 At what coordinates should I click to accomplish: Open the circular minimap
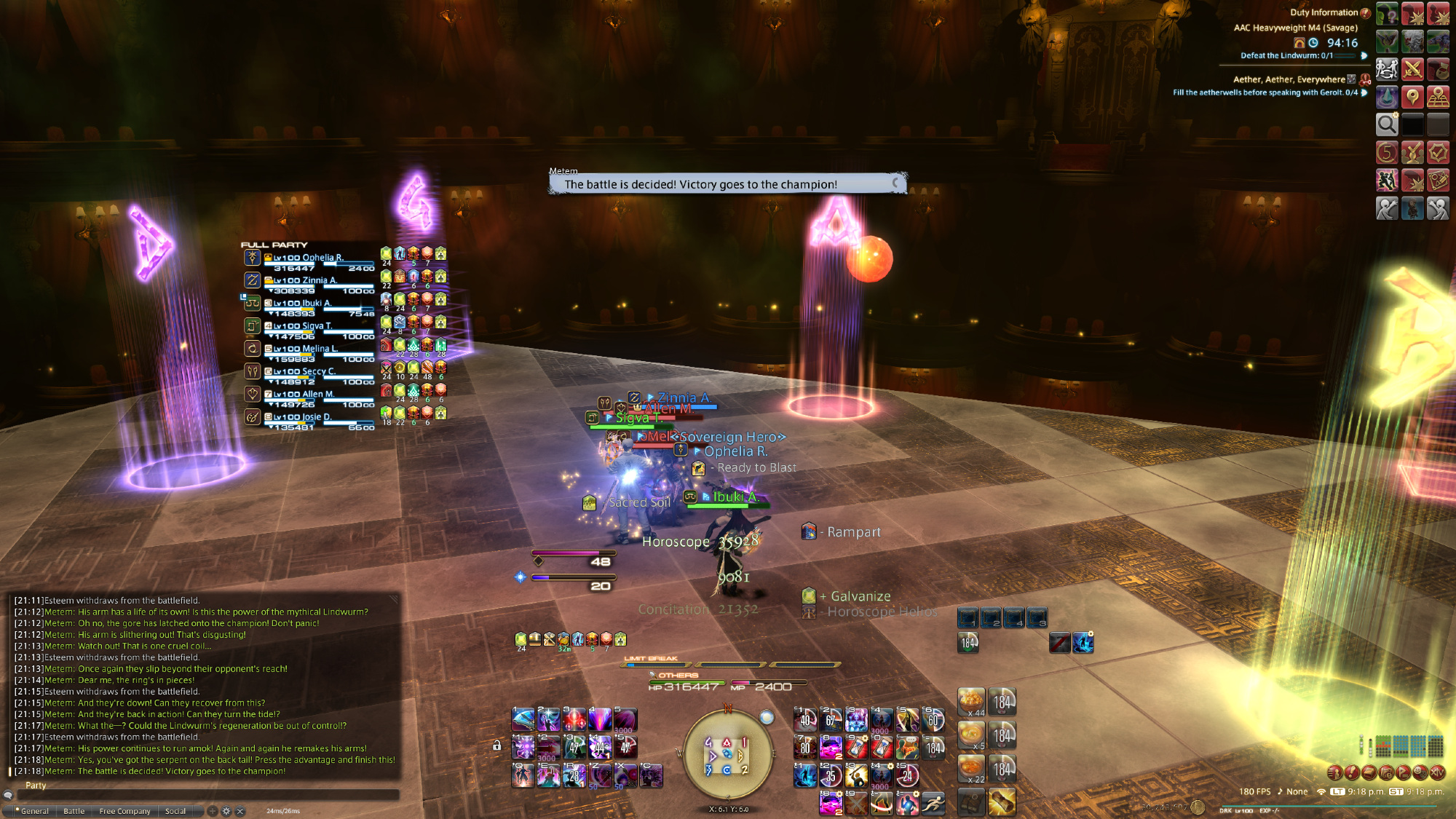click(727, 753)
